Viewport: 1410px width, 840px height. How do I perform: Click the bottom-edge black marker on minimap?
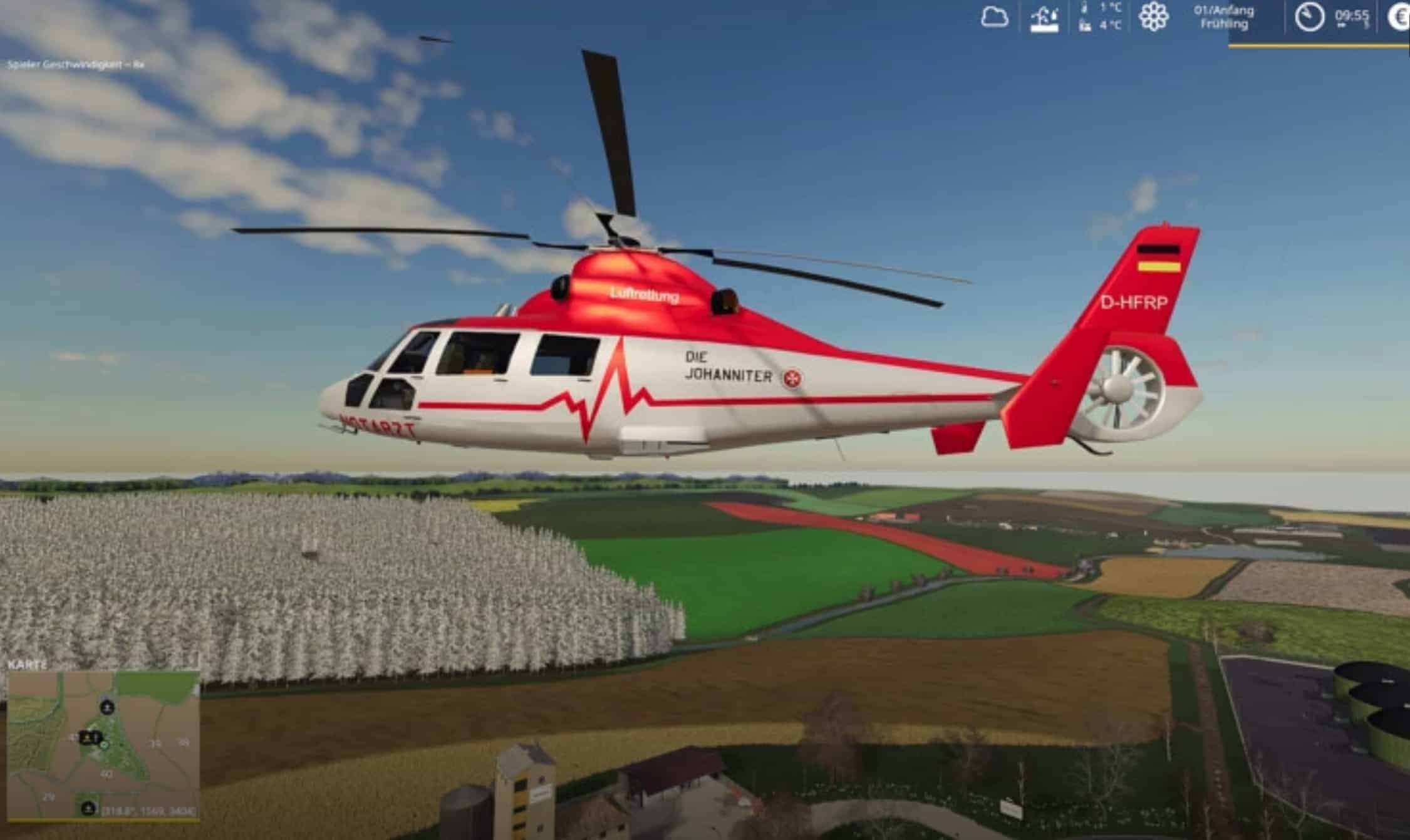click(89, 807)
